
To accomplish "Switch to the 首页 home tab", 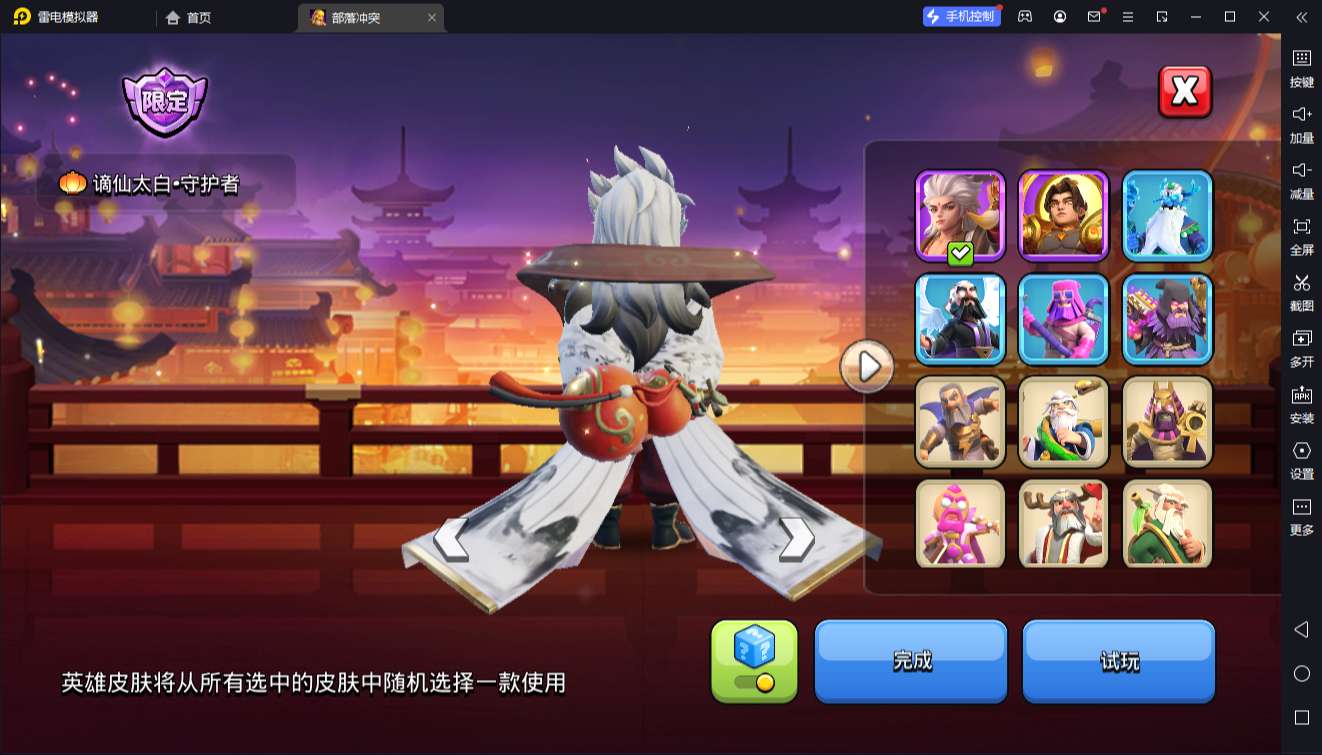I will 185,17.
